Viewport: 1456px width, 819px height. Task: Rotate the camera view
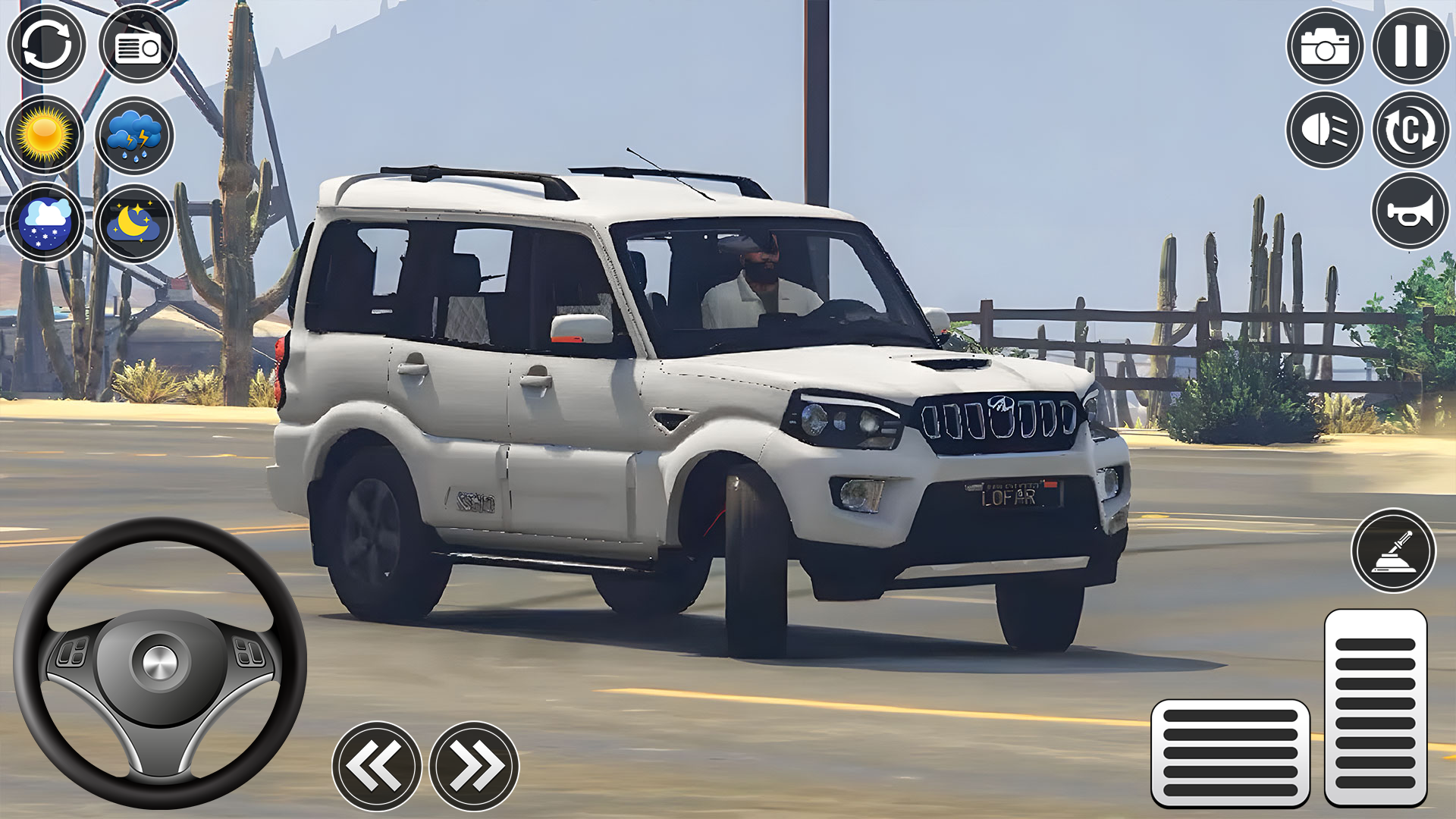pyautogui.click(x=1412, y=130)
